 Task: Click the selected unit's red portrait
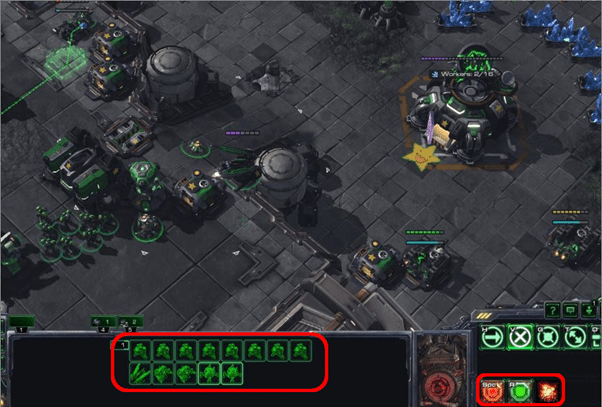(x=442, y=367)
